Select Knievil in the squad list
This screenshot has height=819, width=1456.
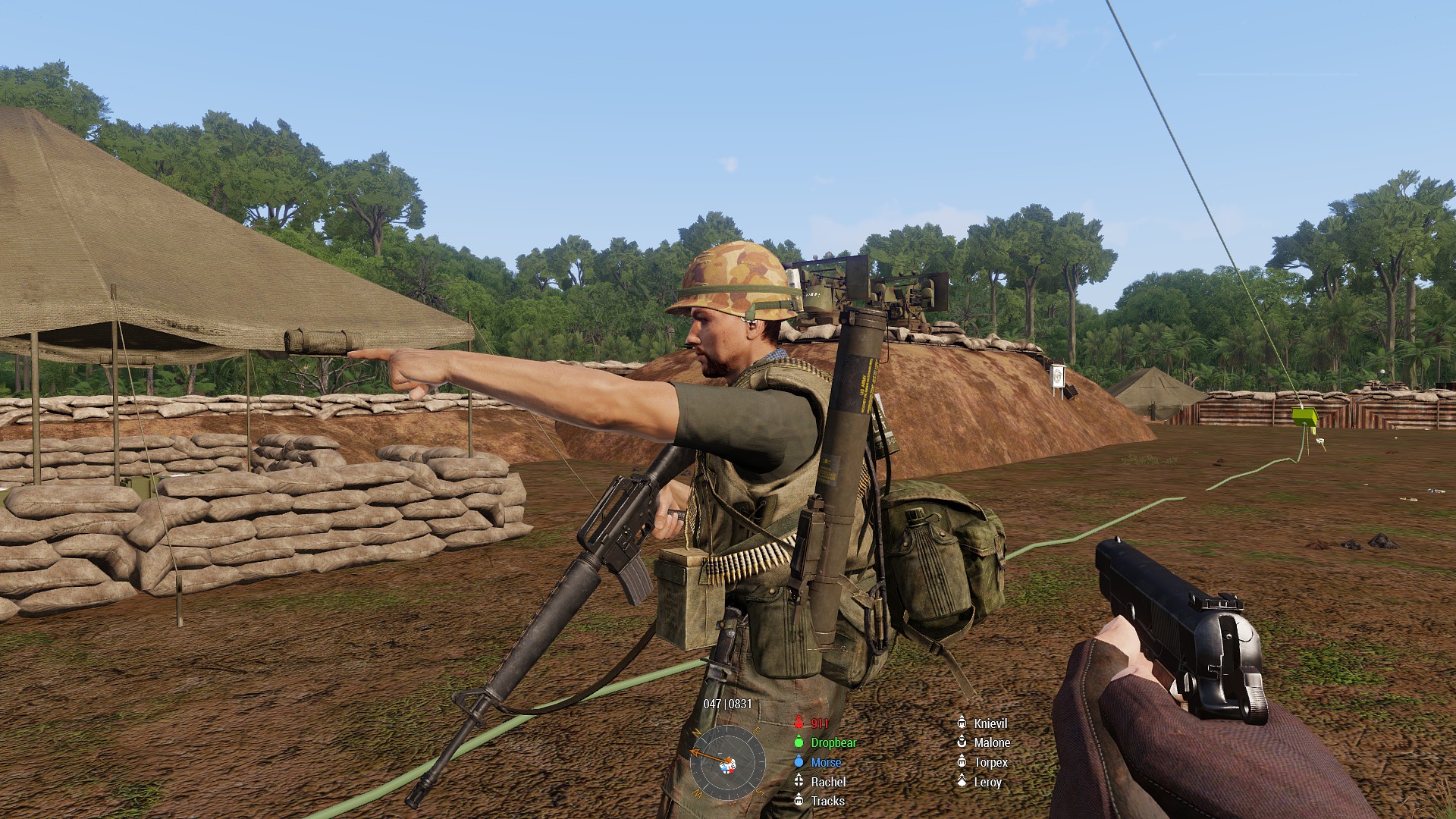tap(990, 723)
